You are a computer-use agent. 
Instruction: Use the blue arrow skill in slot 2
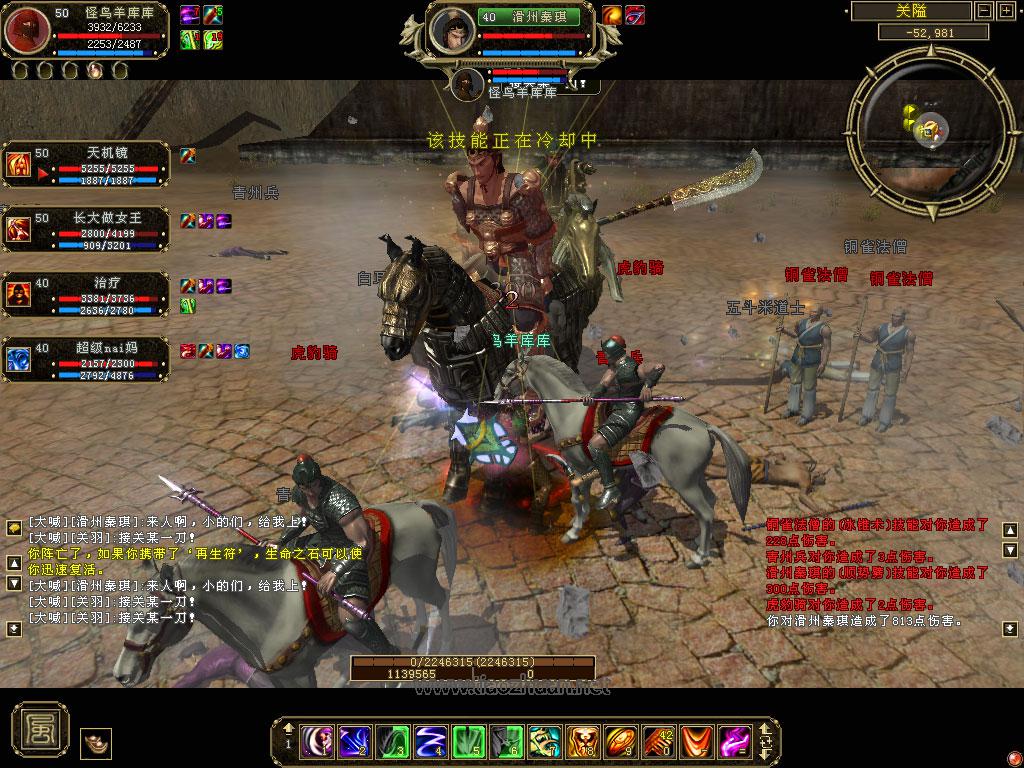coord(355,741)
